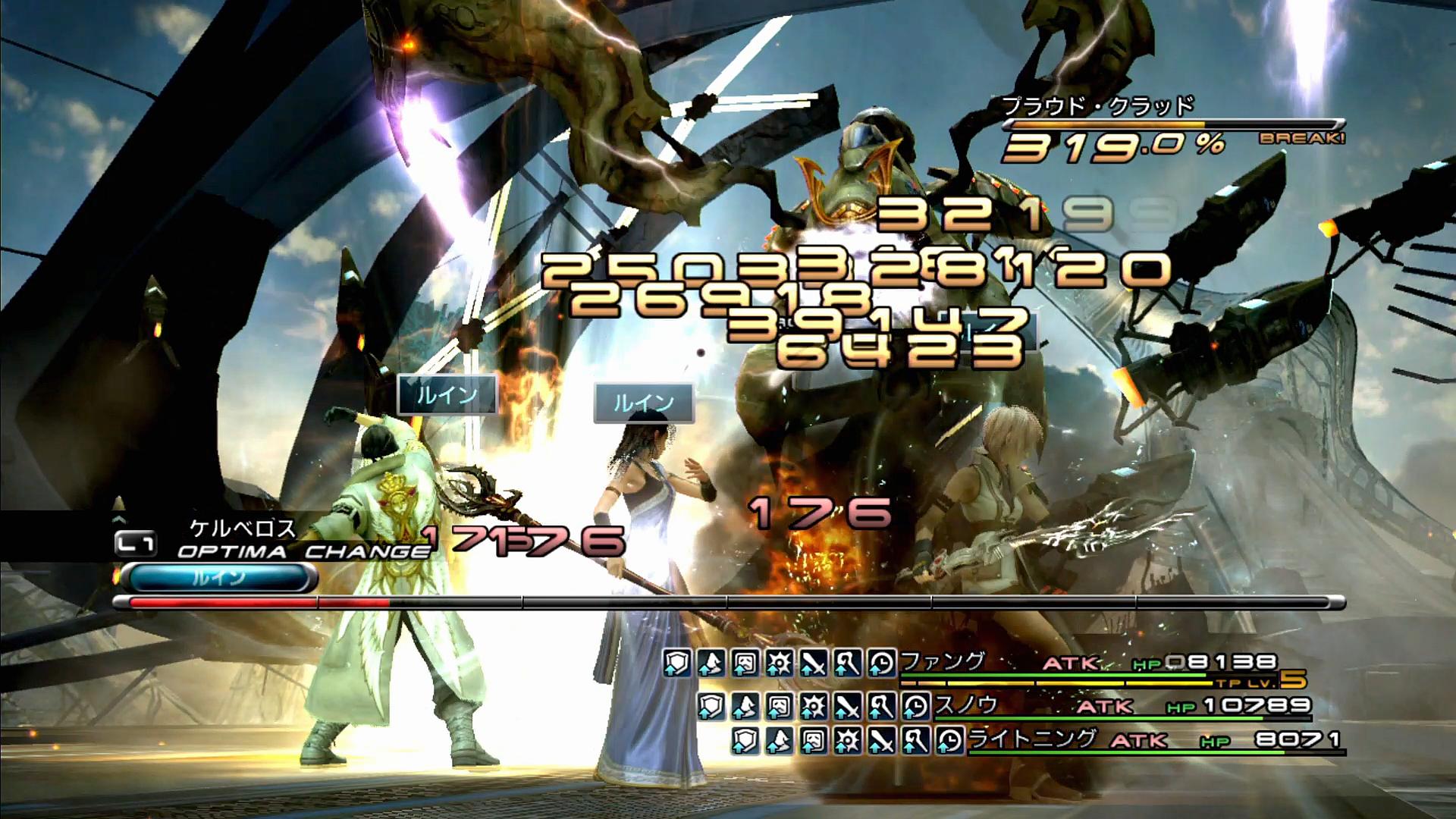Screen dimensions: 1456x819
Task: Select the queued ルイン command in the ATB bar
Action: (x=218, y=578)
